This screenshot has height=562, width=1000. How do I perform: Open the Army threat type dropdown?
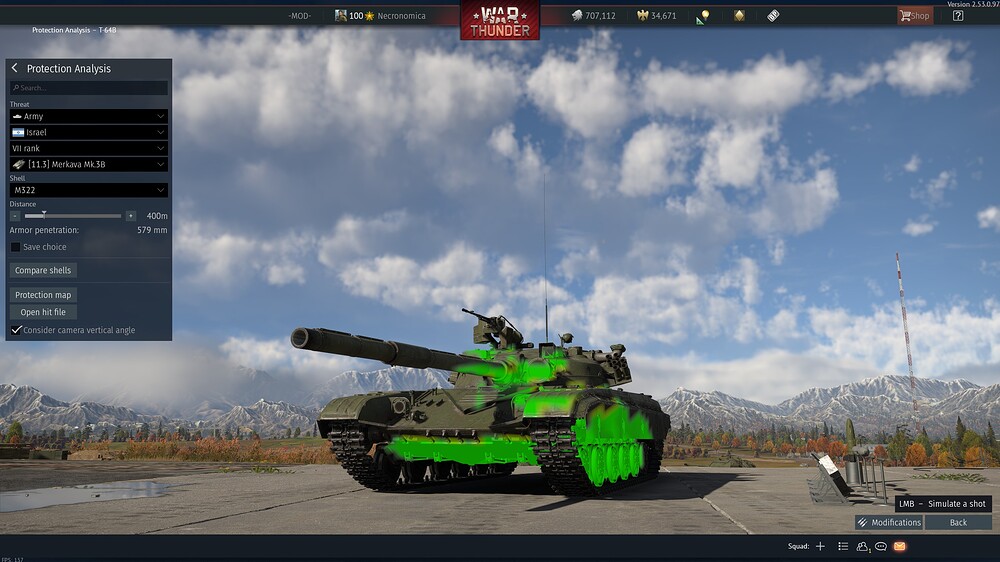[88, 117]
